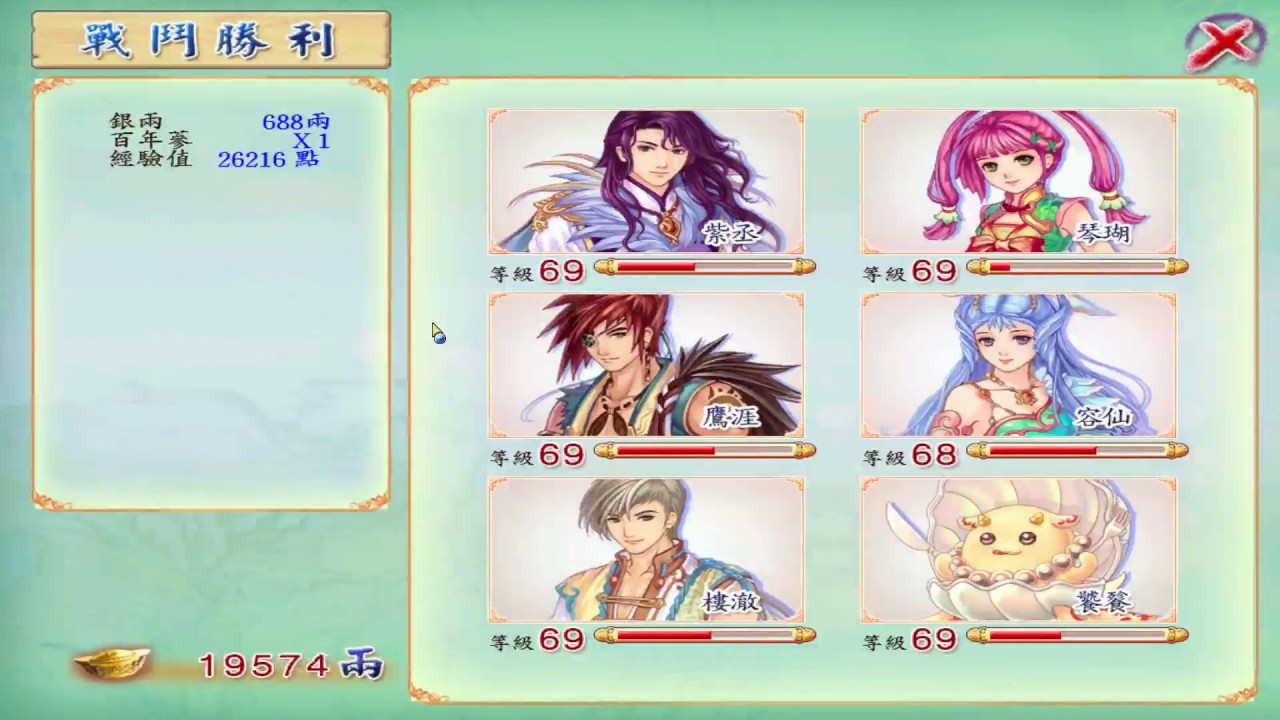Click the 容仙 character portrait
The height and width of the screenshot is (720, 1280).
coord(1018,365)
